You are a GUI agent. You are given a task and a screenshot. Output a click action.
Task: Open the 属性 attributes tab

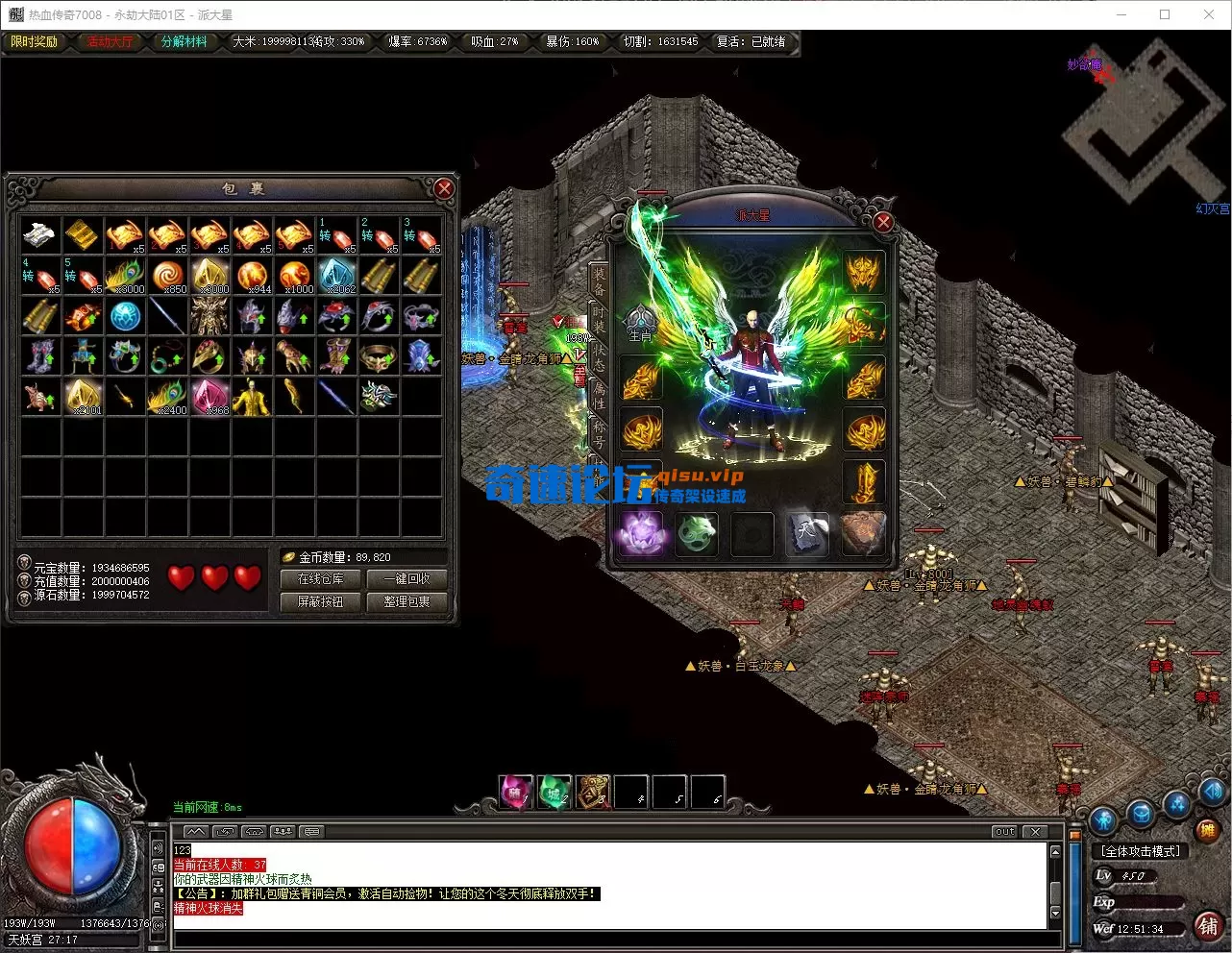[x=599, y=396]
